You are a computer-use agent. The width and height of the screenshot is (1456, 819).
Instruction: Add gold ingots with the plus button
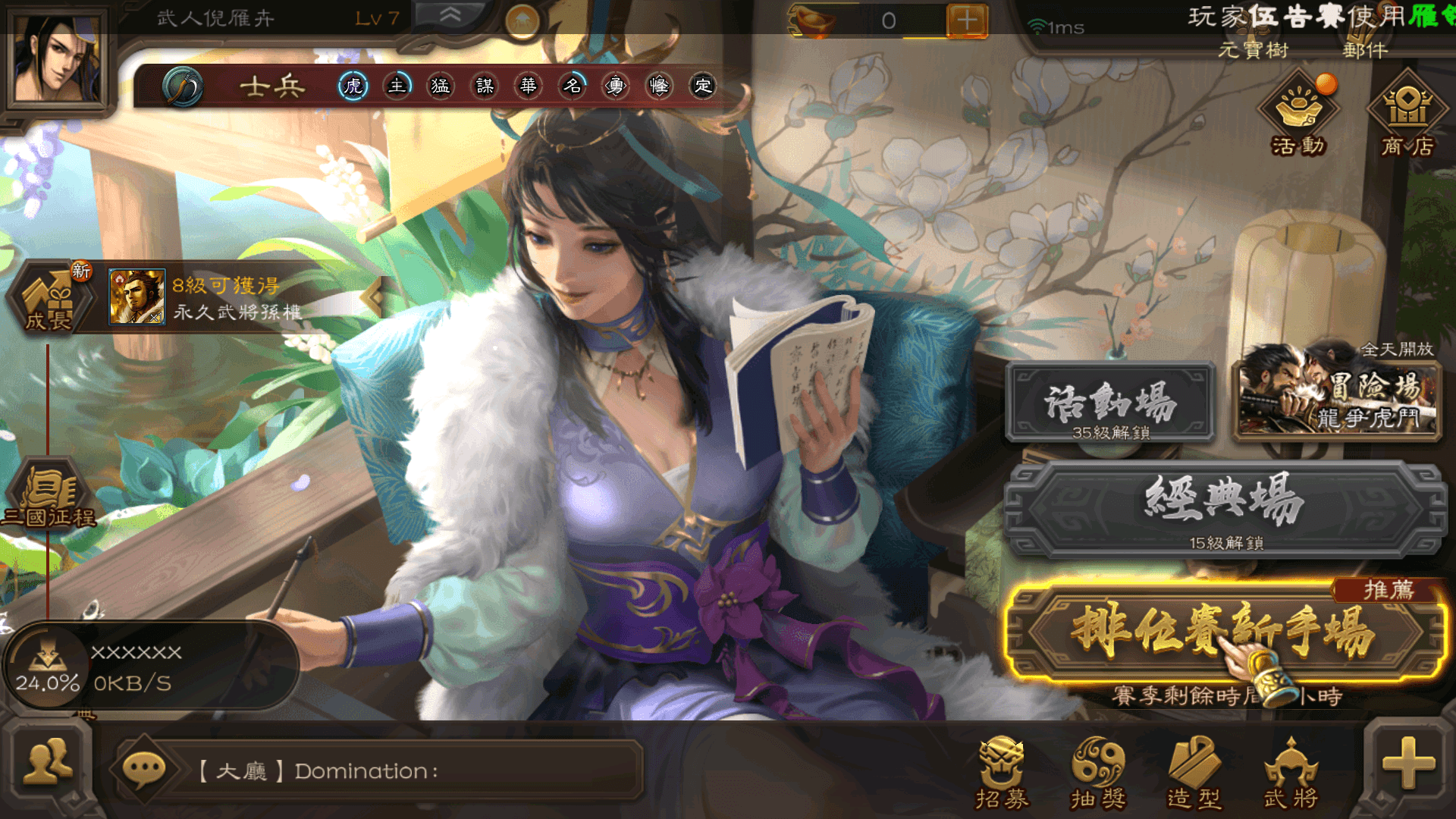[967, 20]
